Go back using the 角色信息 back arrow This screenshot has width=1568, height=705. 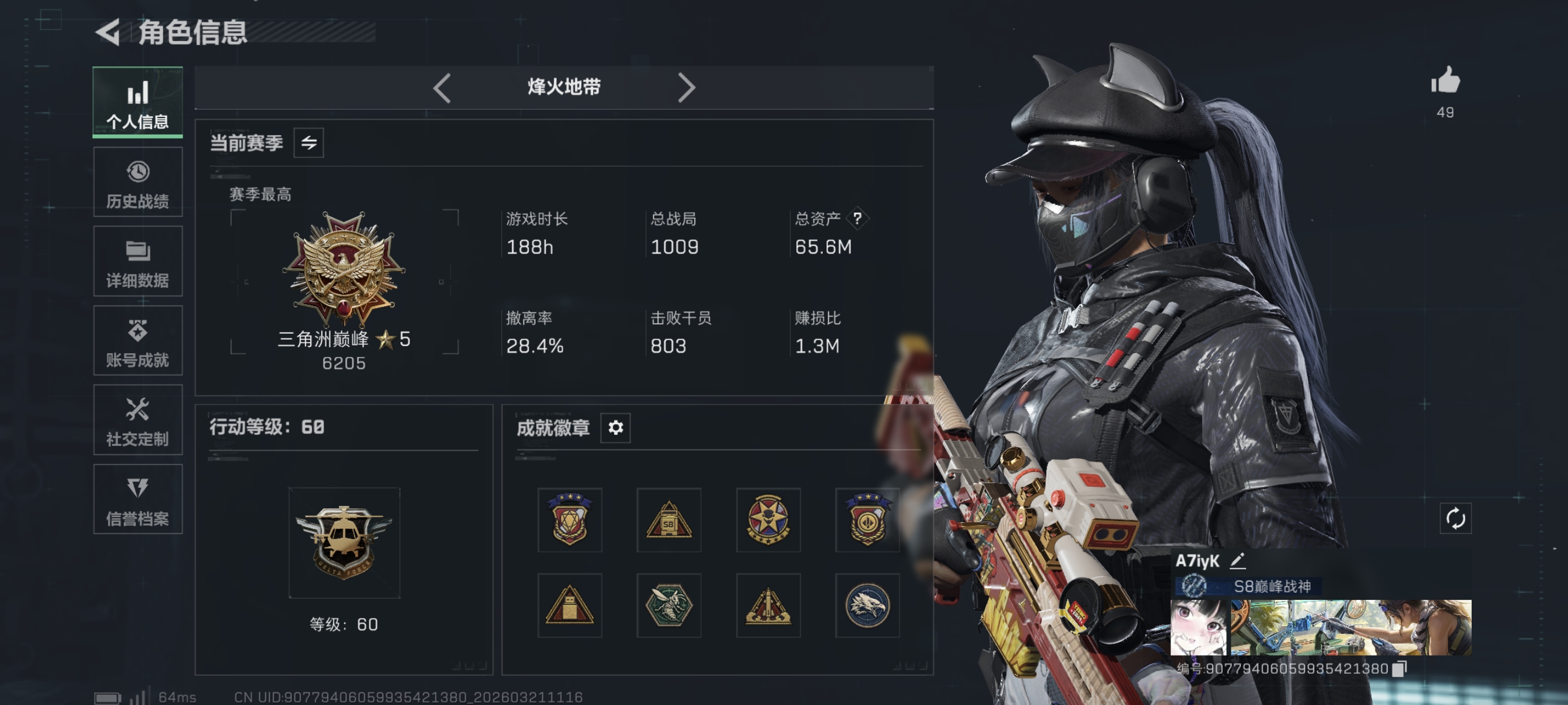[x=108, y=33]
